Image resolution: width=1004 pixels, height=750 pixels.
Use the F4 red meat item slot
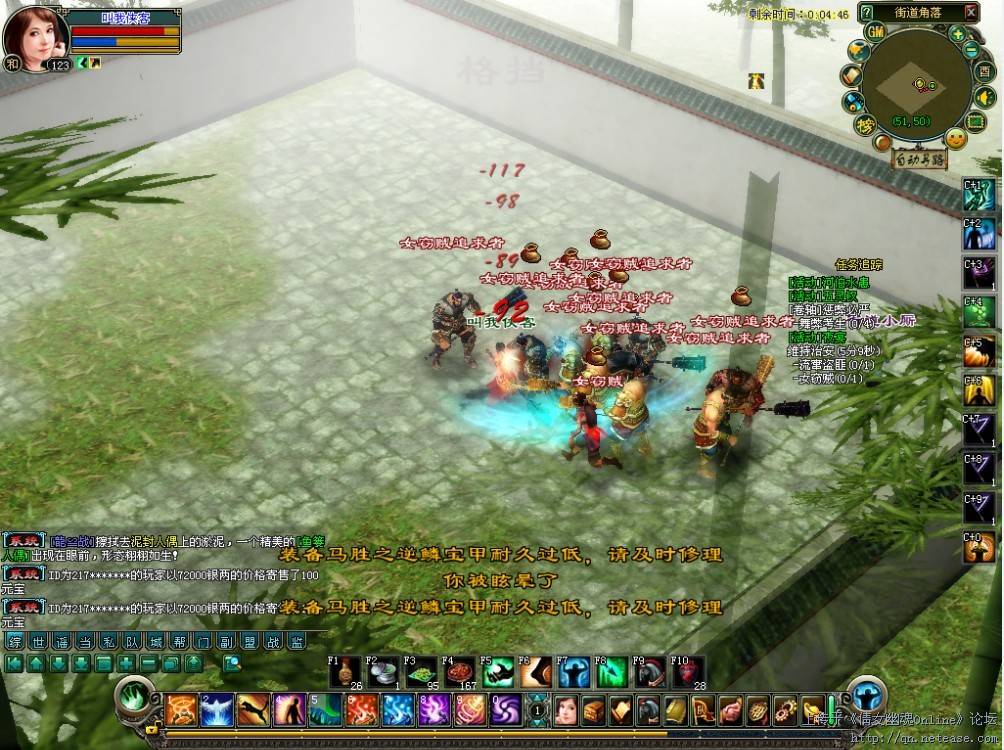click(459, 672)
